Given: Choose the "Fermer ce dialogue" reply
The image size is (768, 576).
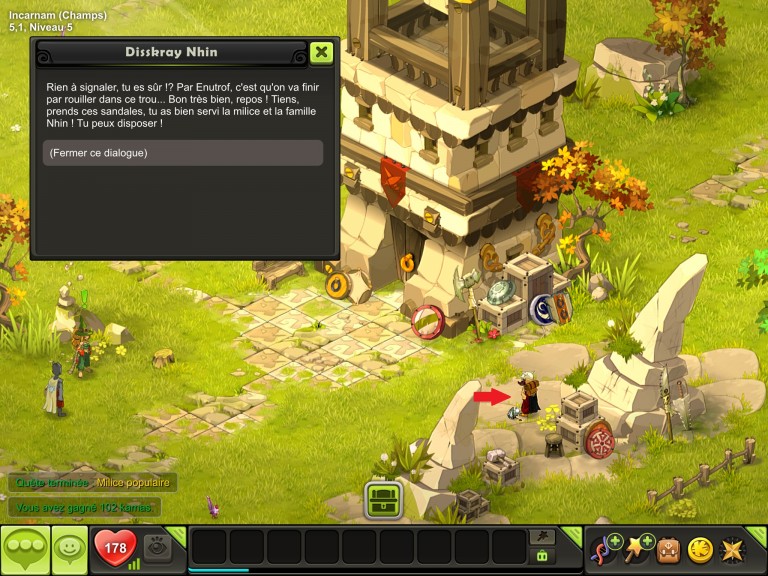Looking at the screenshot, I should (183, 153).
